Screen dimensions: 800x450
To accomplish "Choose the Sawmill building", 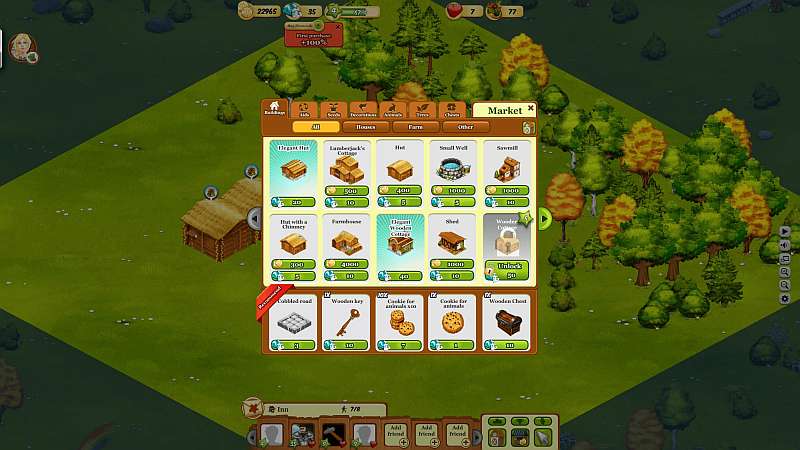I will coord(507,171).
